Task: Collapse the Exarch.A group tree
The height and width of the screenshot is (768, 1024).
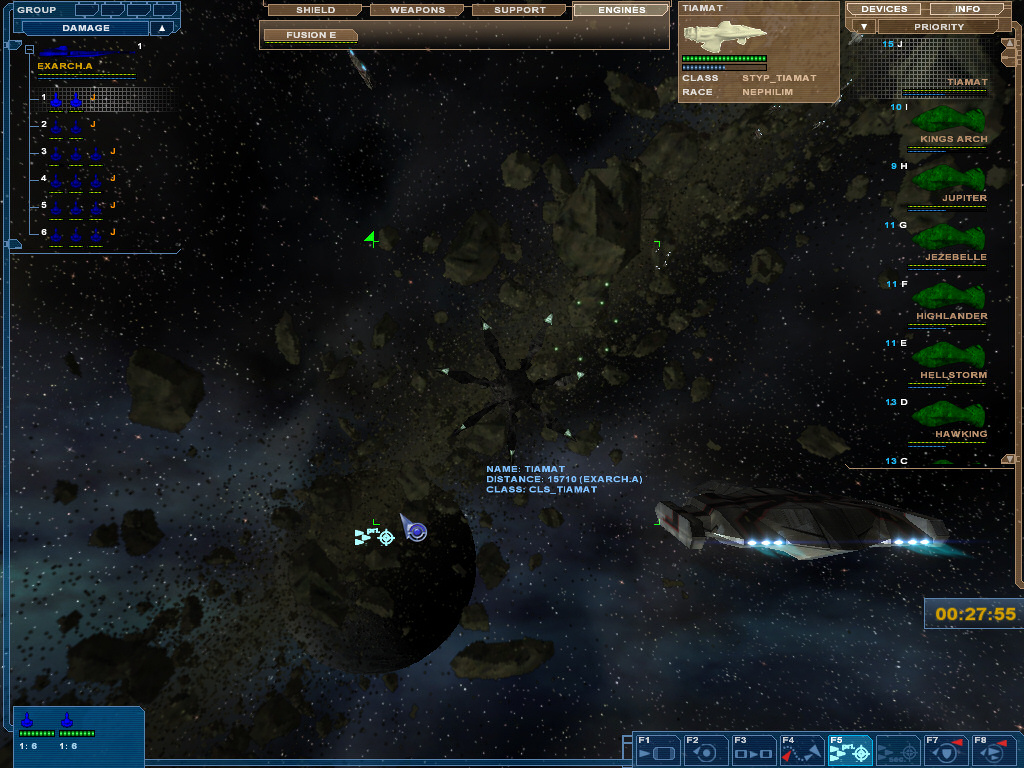Action: 30,49
